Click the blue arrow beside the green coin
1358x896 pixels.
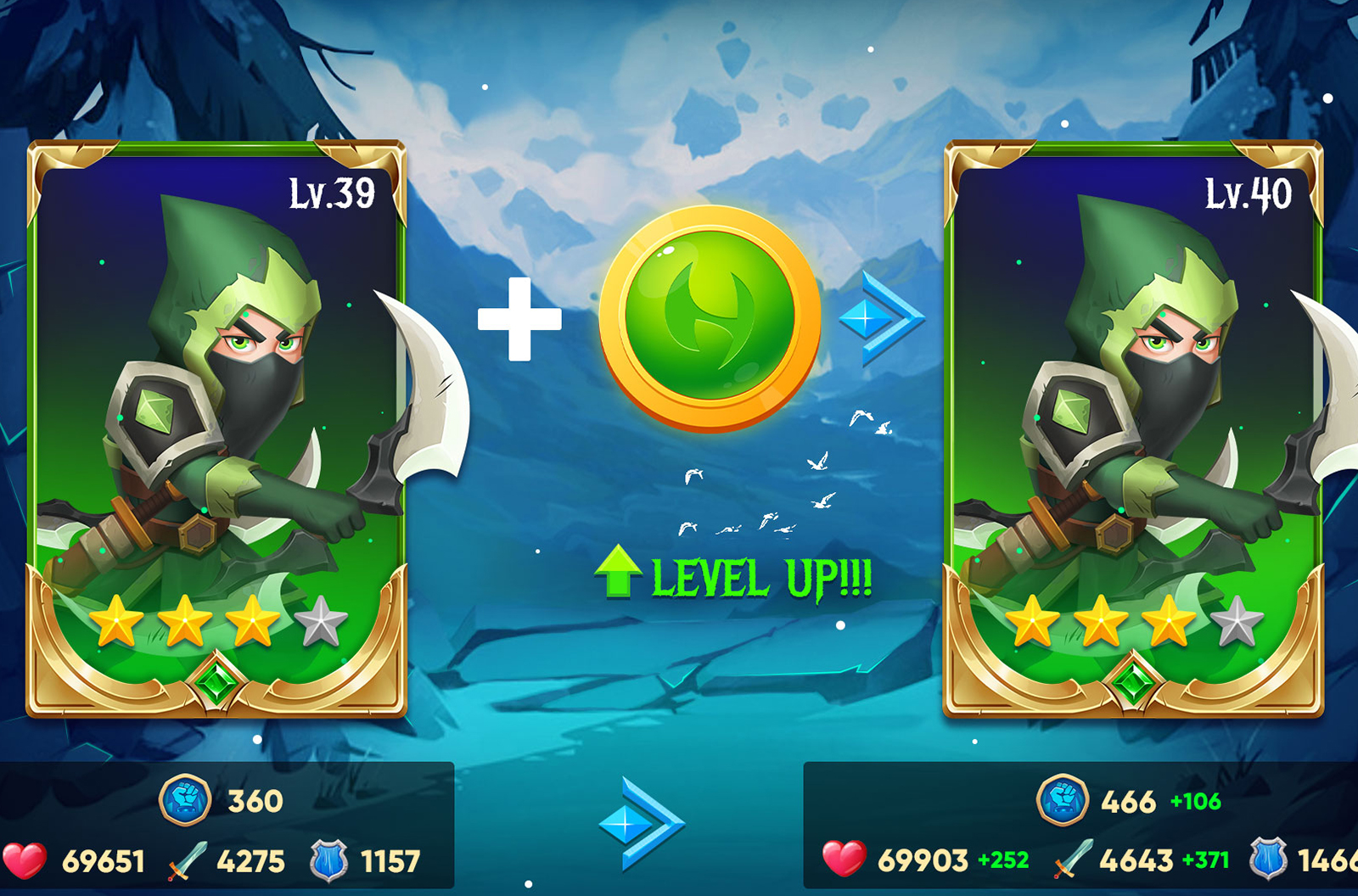[880, 318]
